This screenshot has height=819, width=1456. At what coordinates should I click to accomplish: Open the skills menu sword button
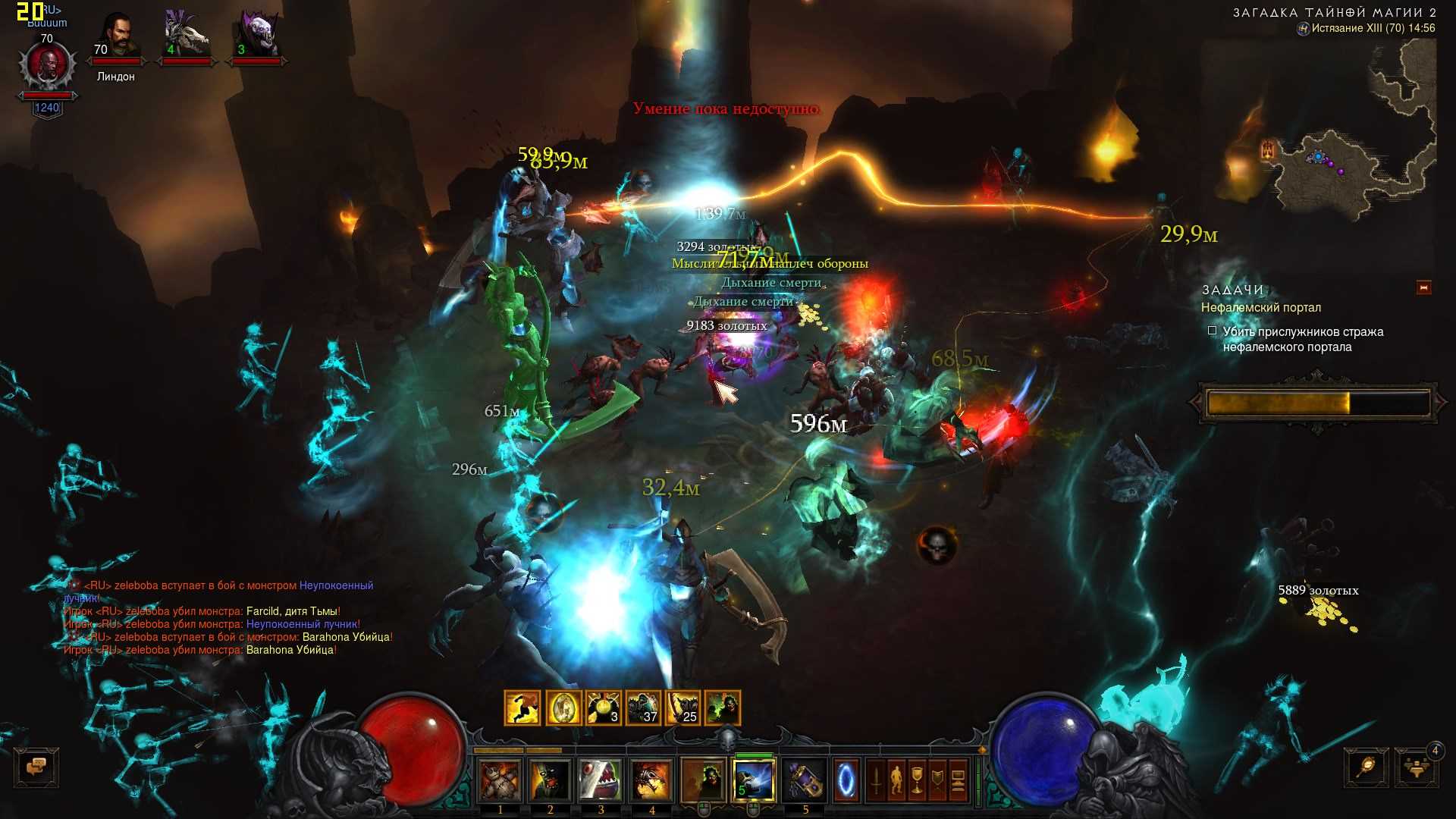click(x=877, y=781)
